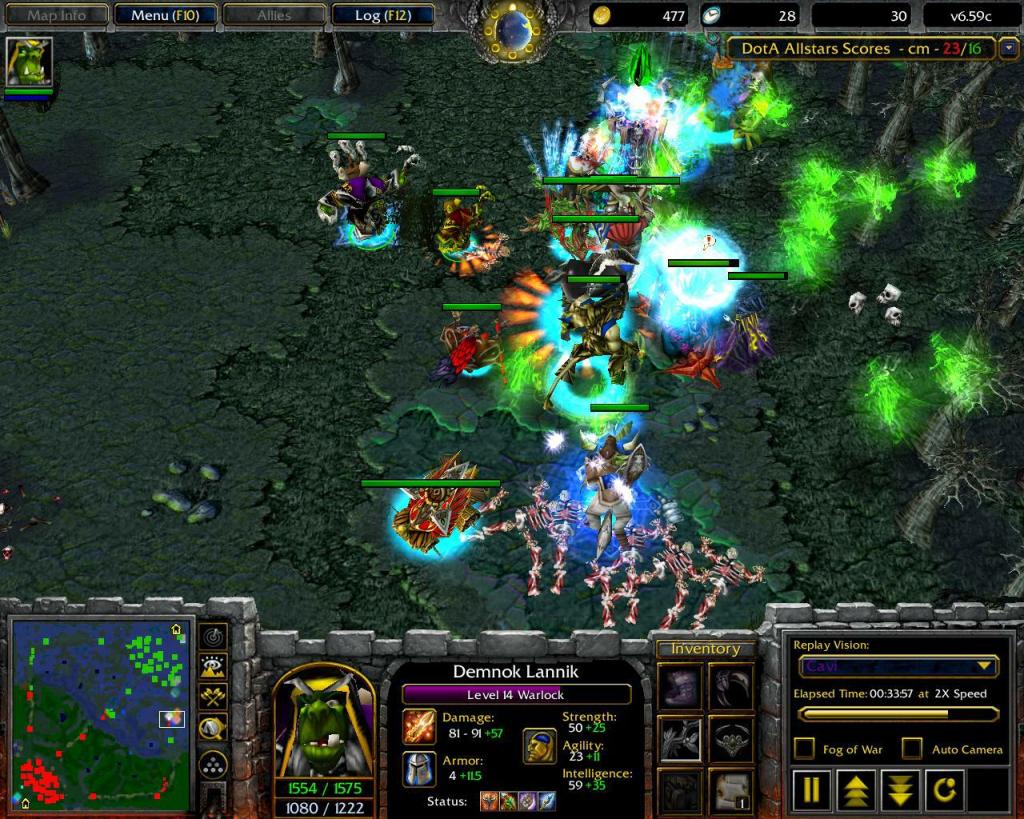Toggle the minimap ally color mode button
This screenshot has width=1024, height=819.
click(213, 697)
